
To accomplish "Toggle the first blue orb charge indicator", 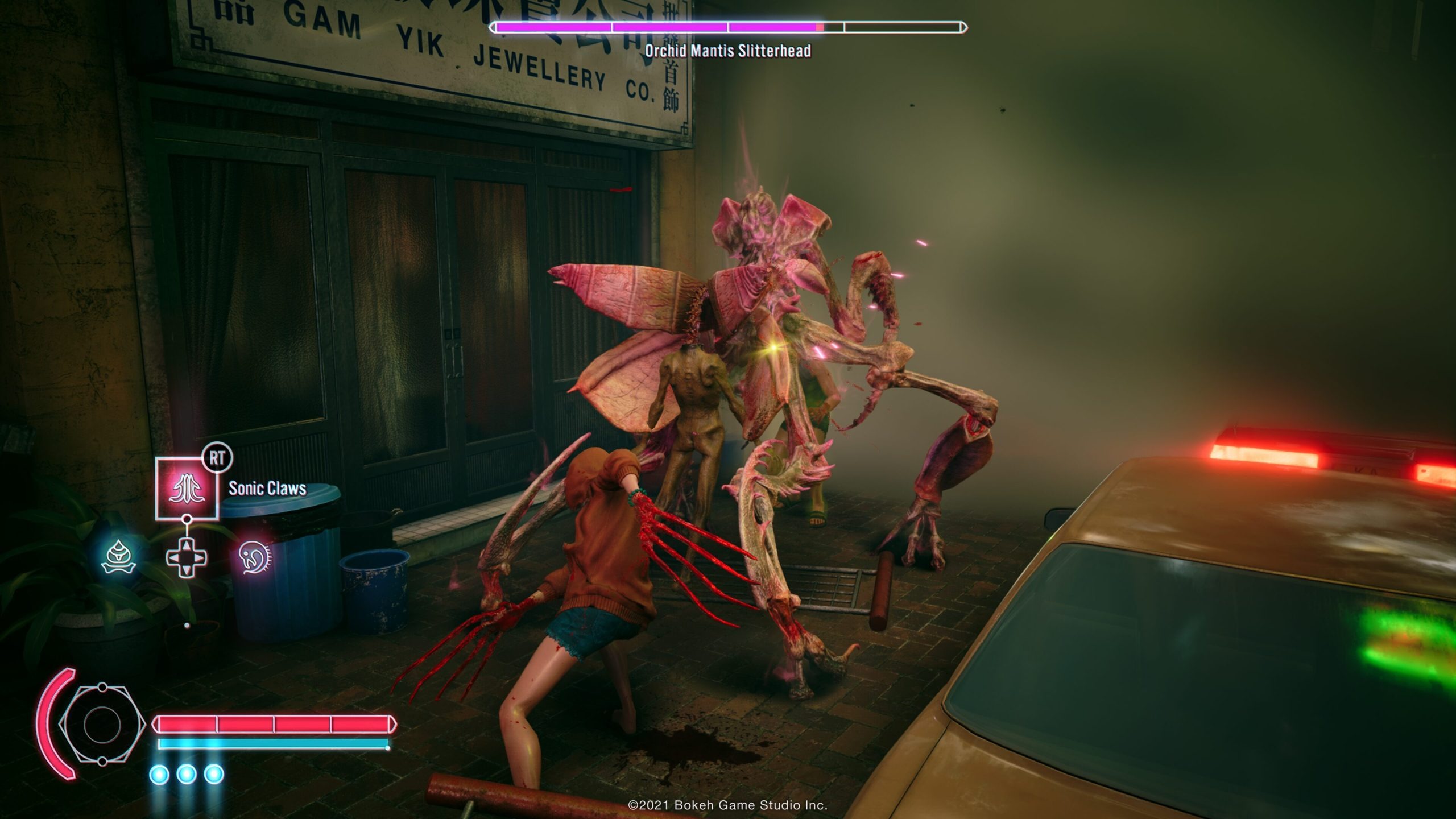I will (159, 774).
